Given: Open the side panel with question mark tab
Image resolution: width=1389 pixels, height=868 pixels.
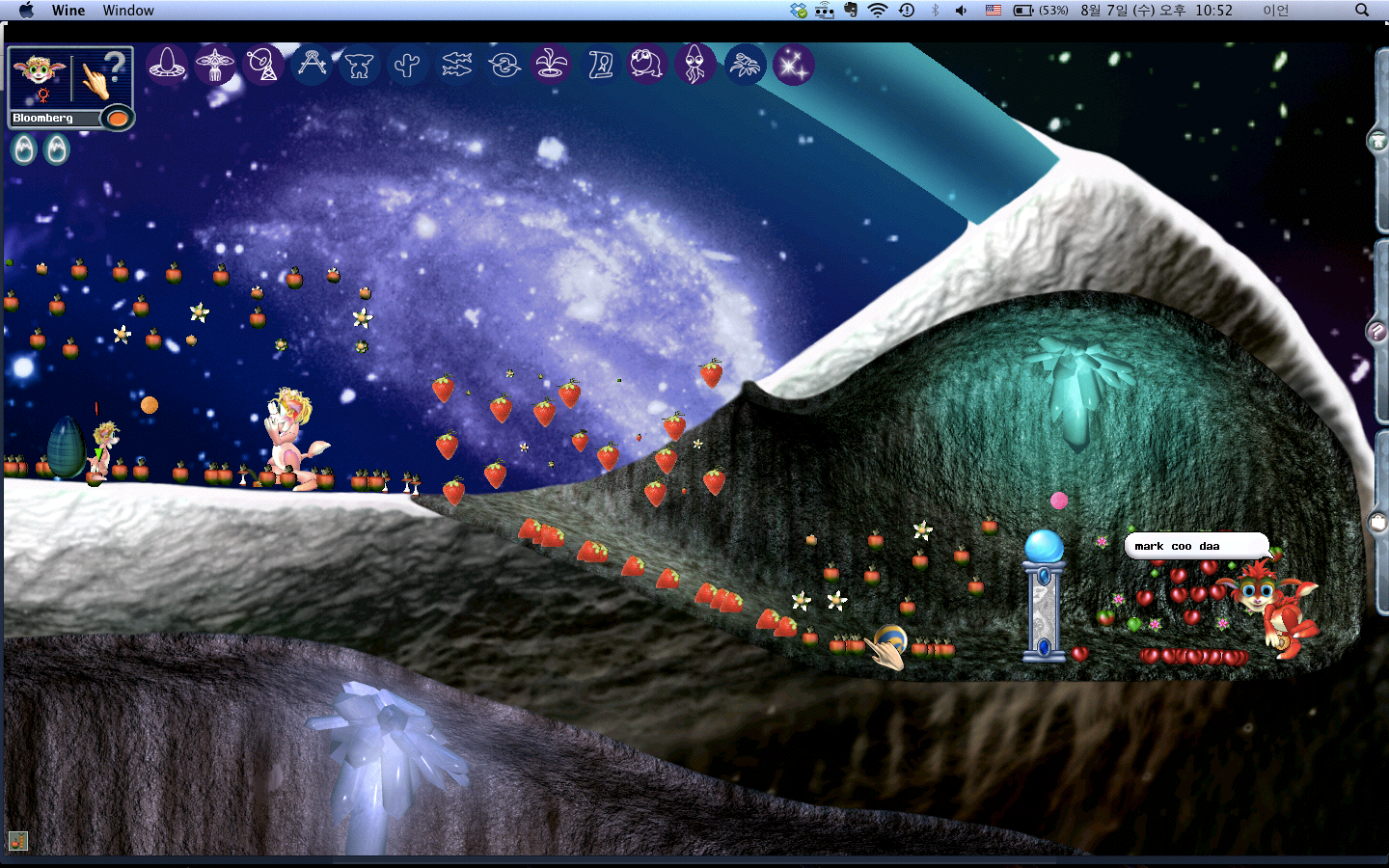Looking at the screenshot, I should point(1377,332).
